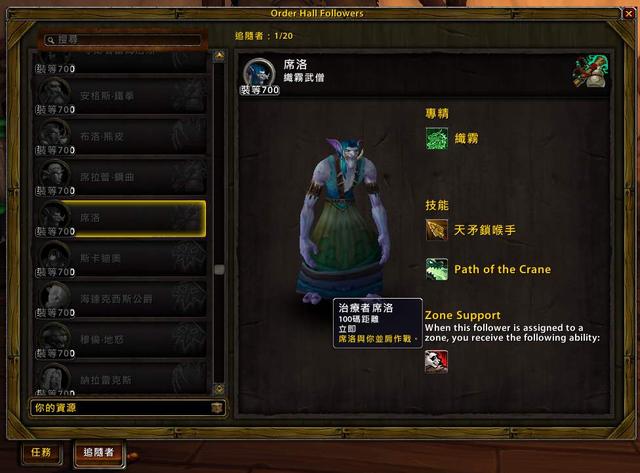640x473 pixels.
Task: Select the 席拉蕾·鎮曲 follower row
Action: (x=120, y=177)
